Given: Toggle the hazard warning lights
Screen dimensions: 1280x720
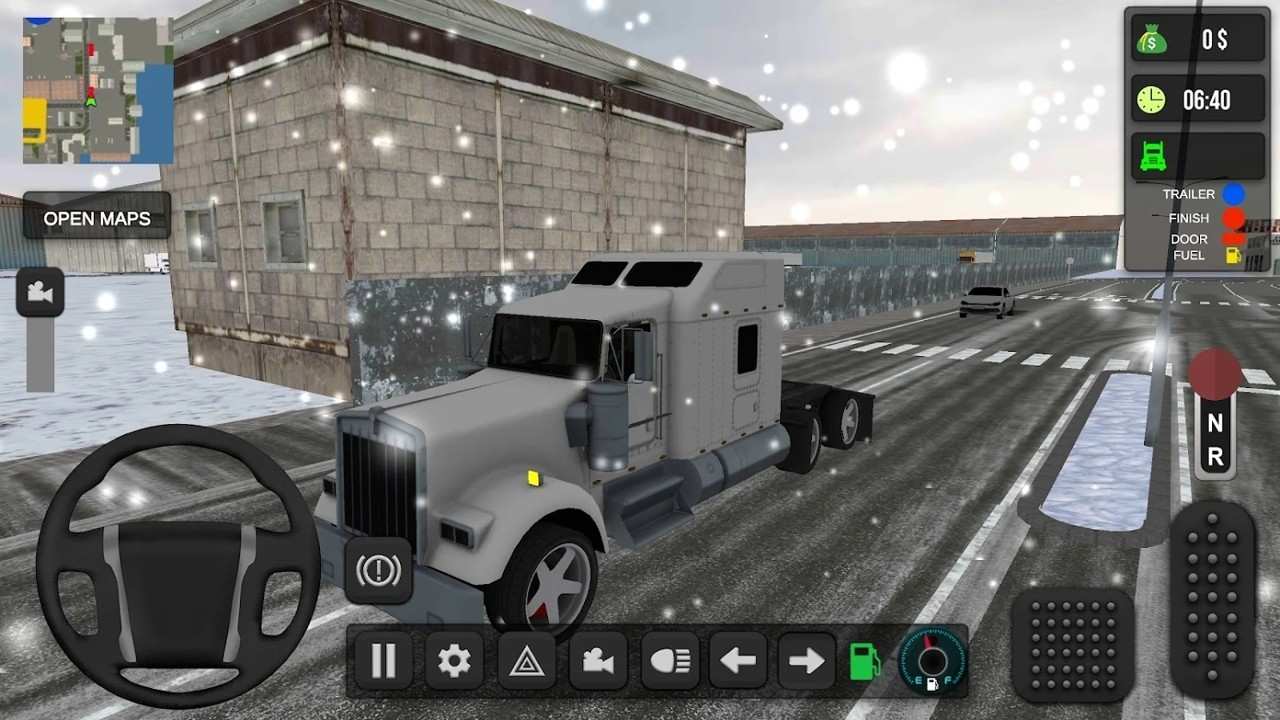Looking at the screenshot, I should pyautogui.click(x=526, y=661).
